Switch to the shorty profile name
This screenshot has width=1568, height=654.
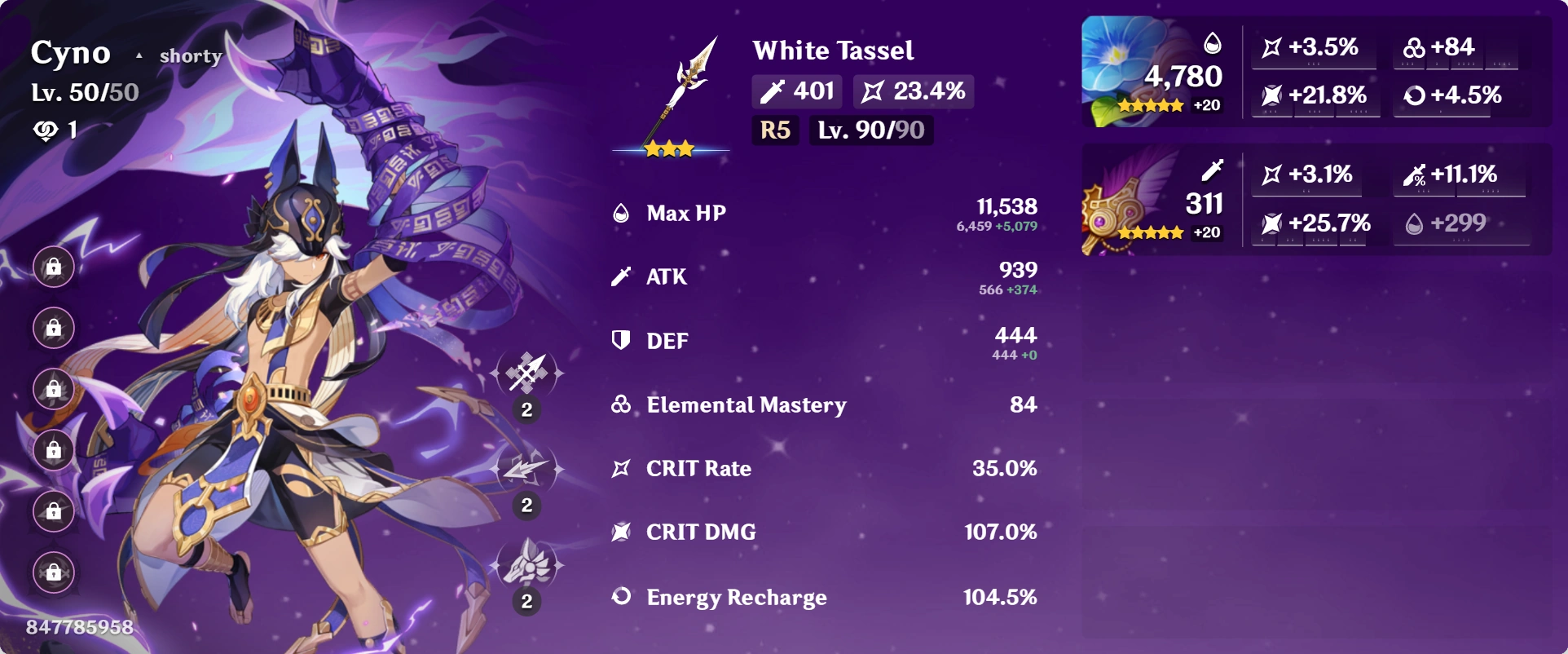tap(190, 55)
